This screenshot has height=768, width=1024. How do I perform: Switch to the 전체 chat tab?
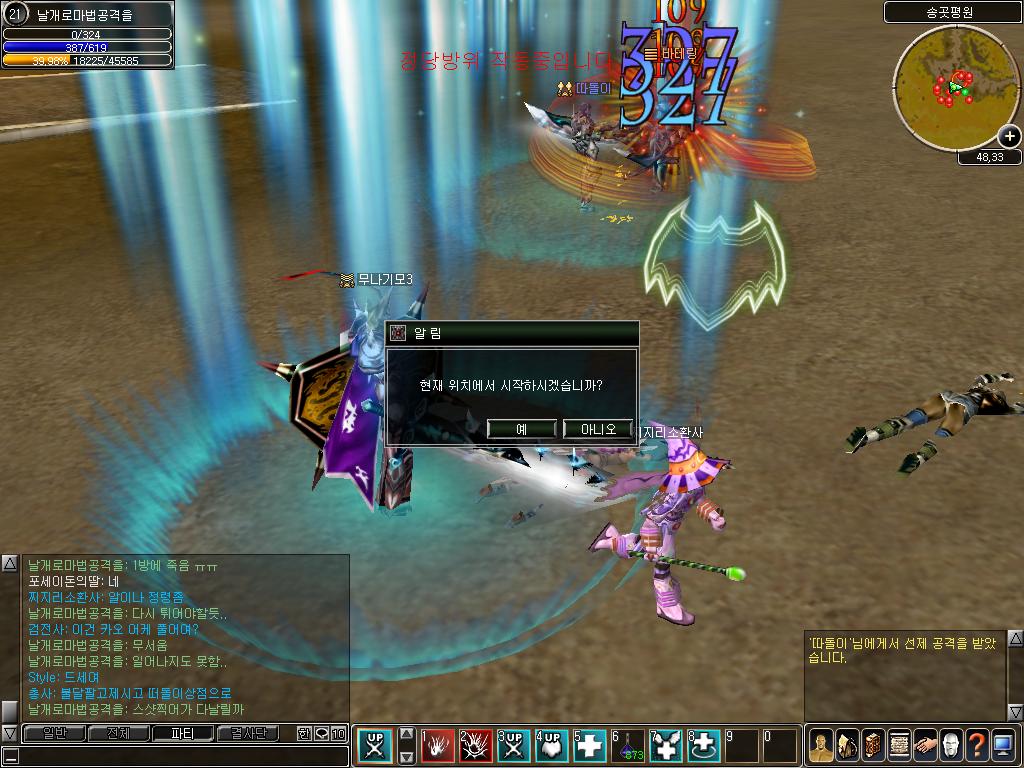coord(118,733)
